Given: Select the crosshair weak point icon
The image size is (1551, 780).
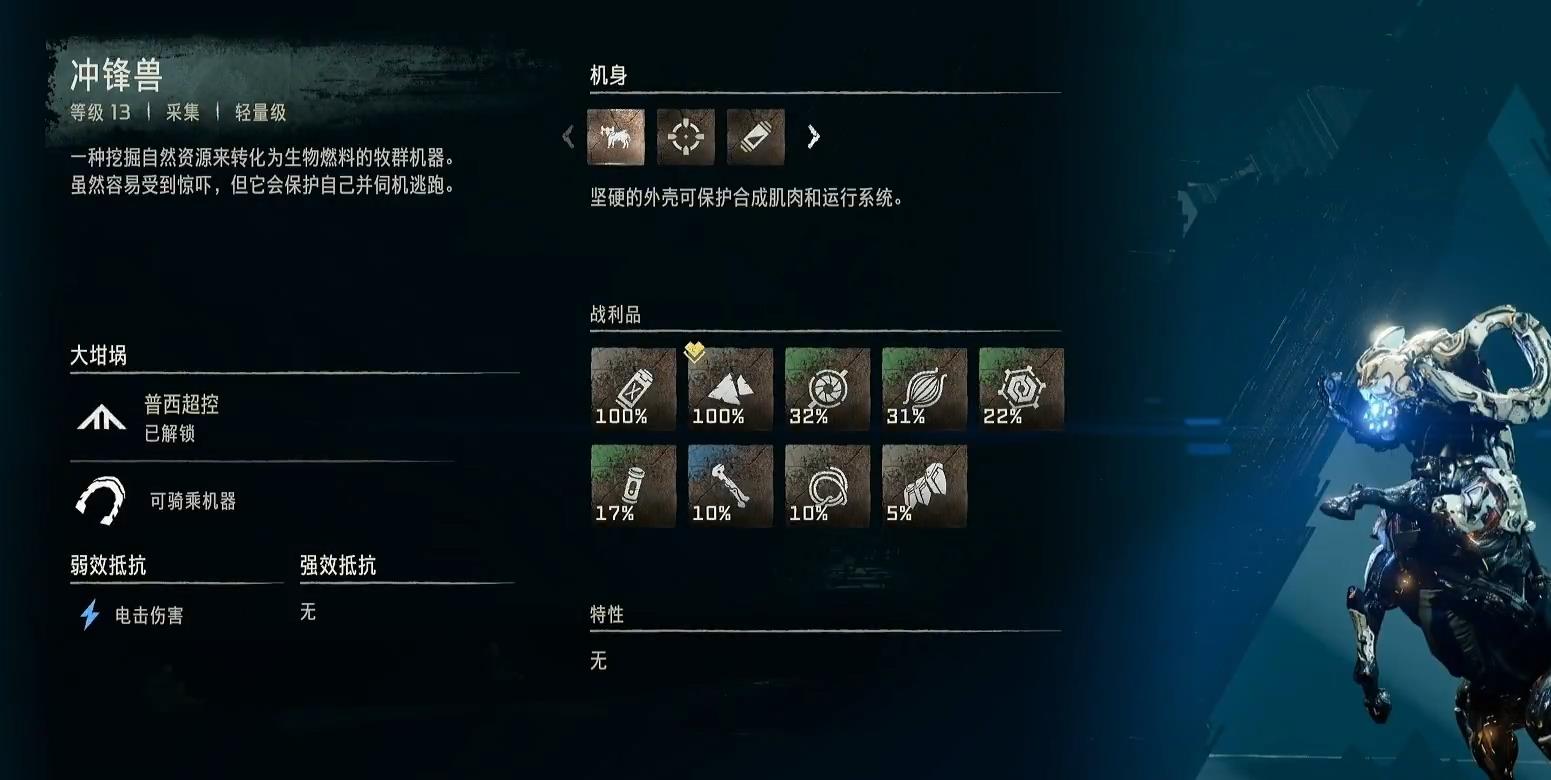Looking at the screenshot, I should (x=686, y=137).
